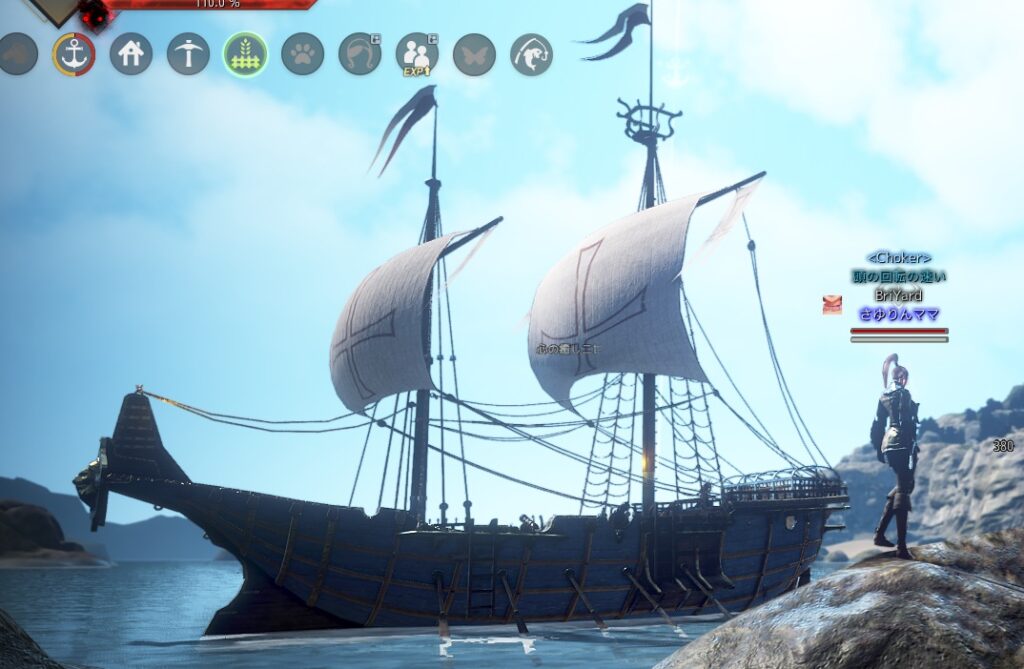Image resolution: width=1024 pixels, height=669 pixels.
Task: Click the partly hidden leftmost round icon
Action: click(17, 54)
